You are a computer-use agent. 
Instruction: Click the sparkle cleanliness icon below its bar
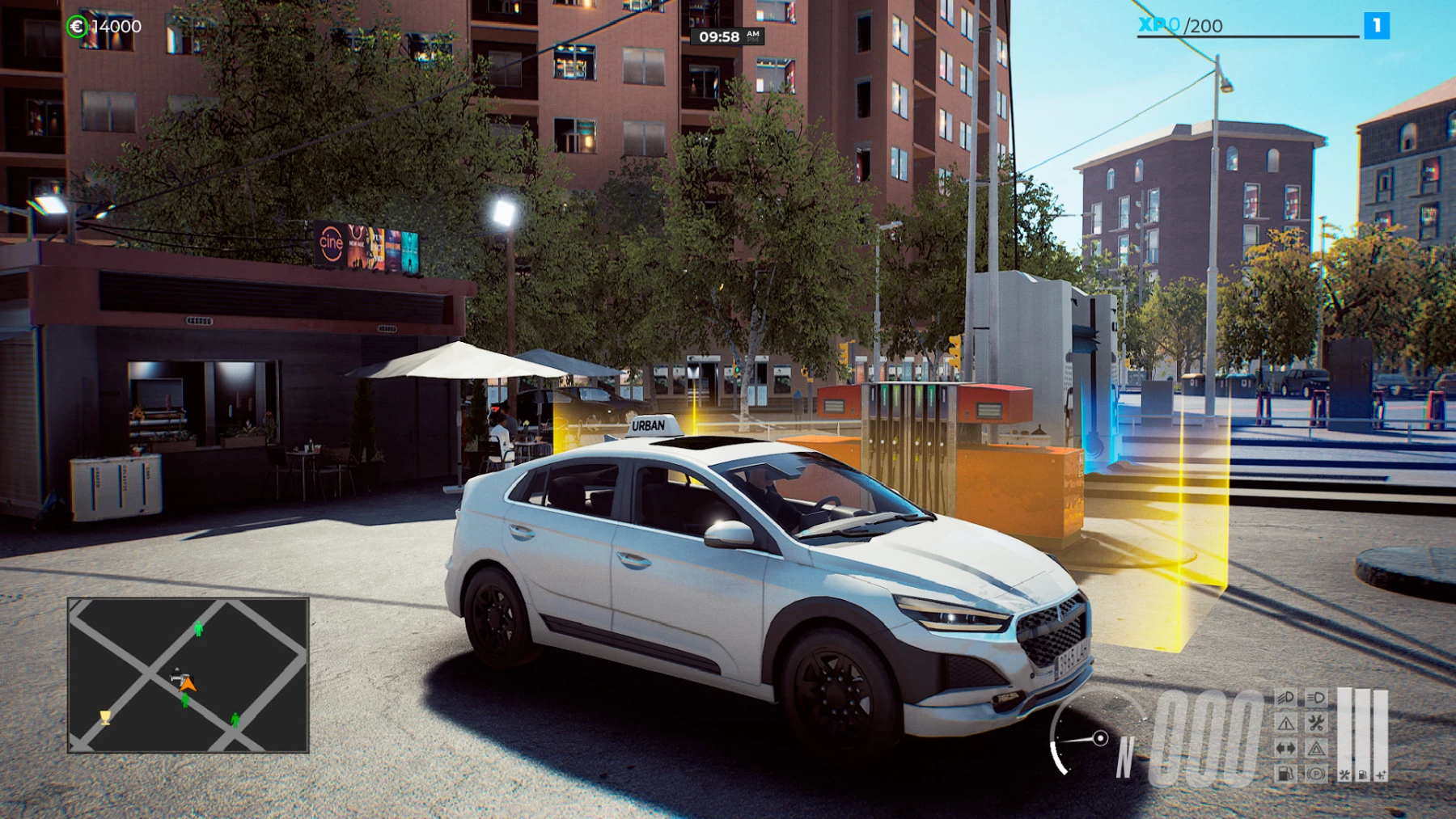[1382, 775]
